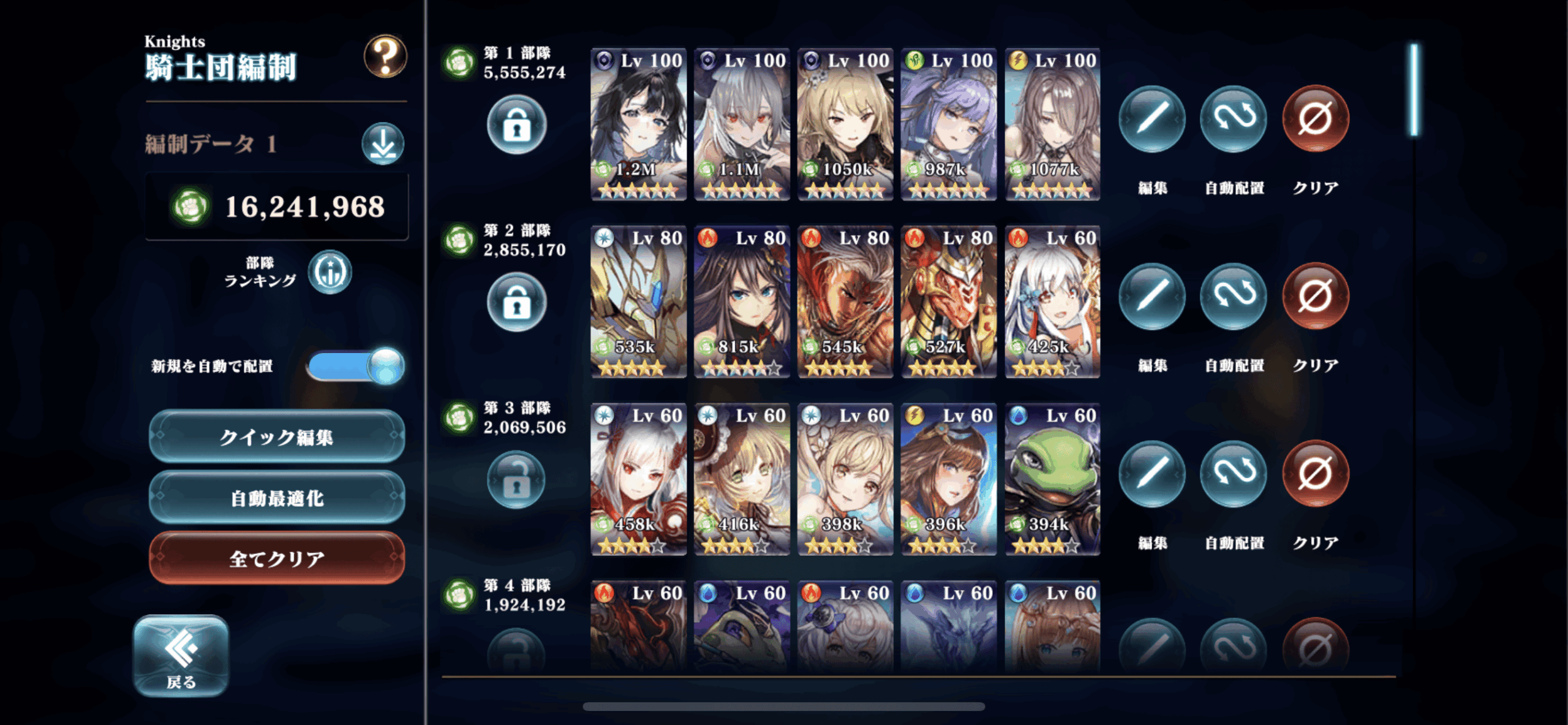Open the squad ranking info button
Viewport: 1568px width, 725px height.
coord(330,272)
